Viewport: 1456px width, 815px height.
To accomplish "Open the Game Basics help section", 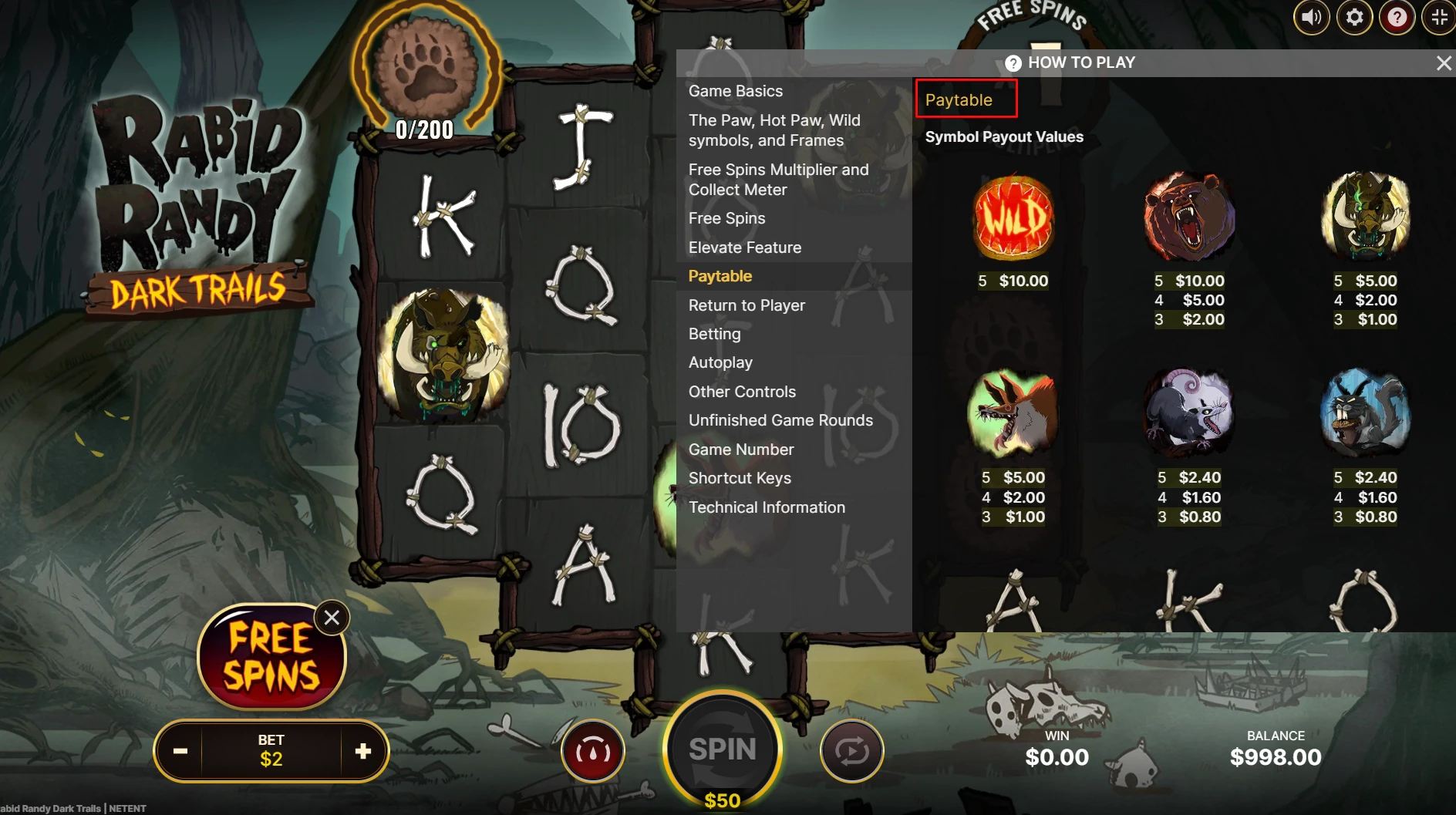I will [x=735, y=91].
